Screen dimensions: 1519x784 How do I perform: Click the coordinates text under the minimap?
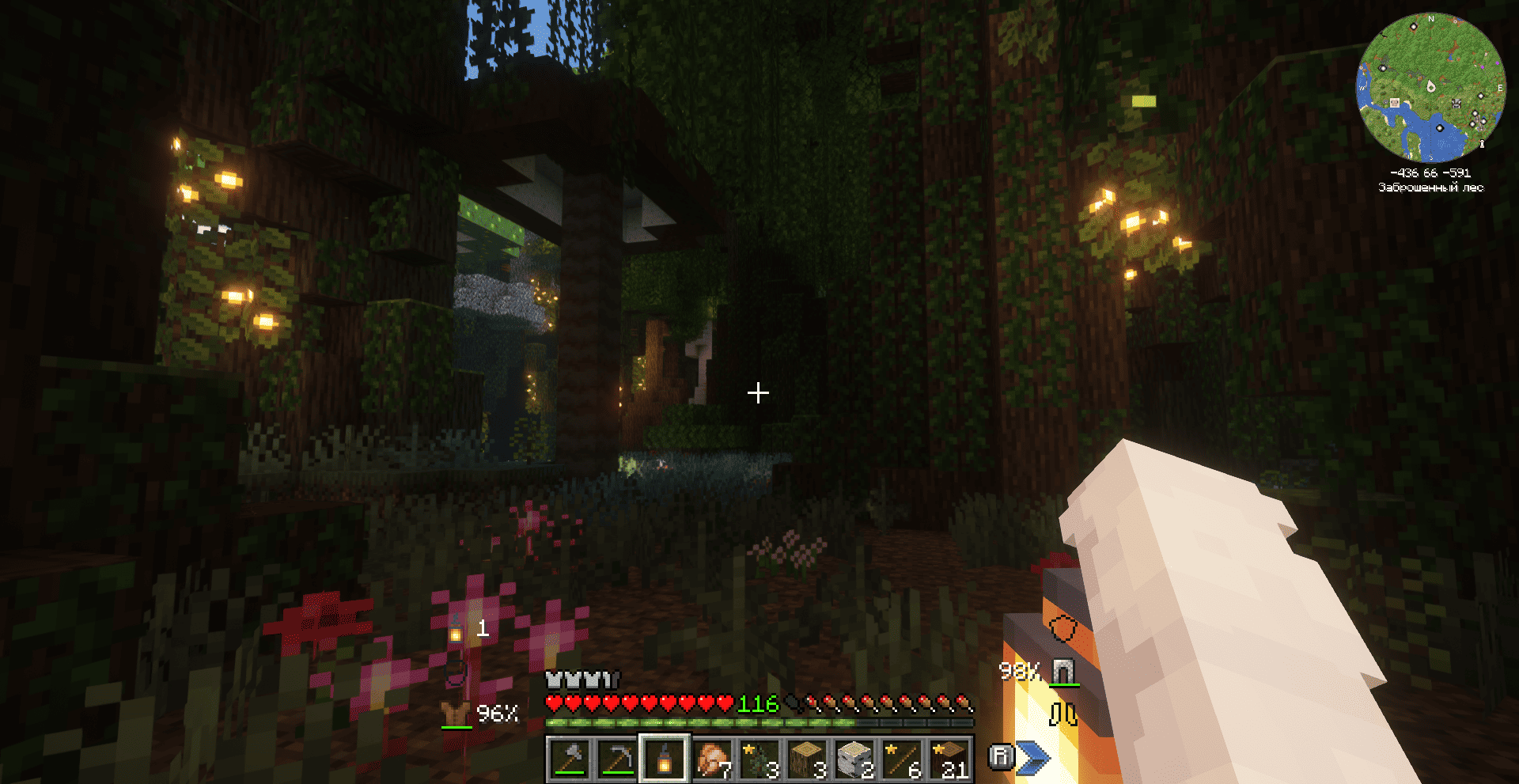[1431, 174]
